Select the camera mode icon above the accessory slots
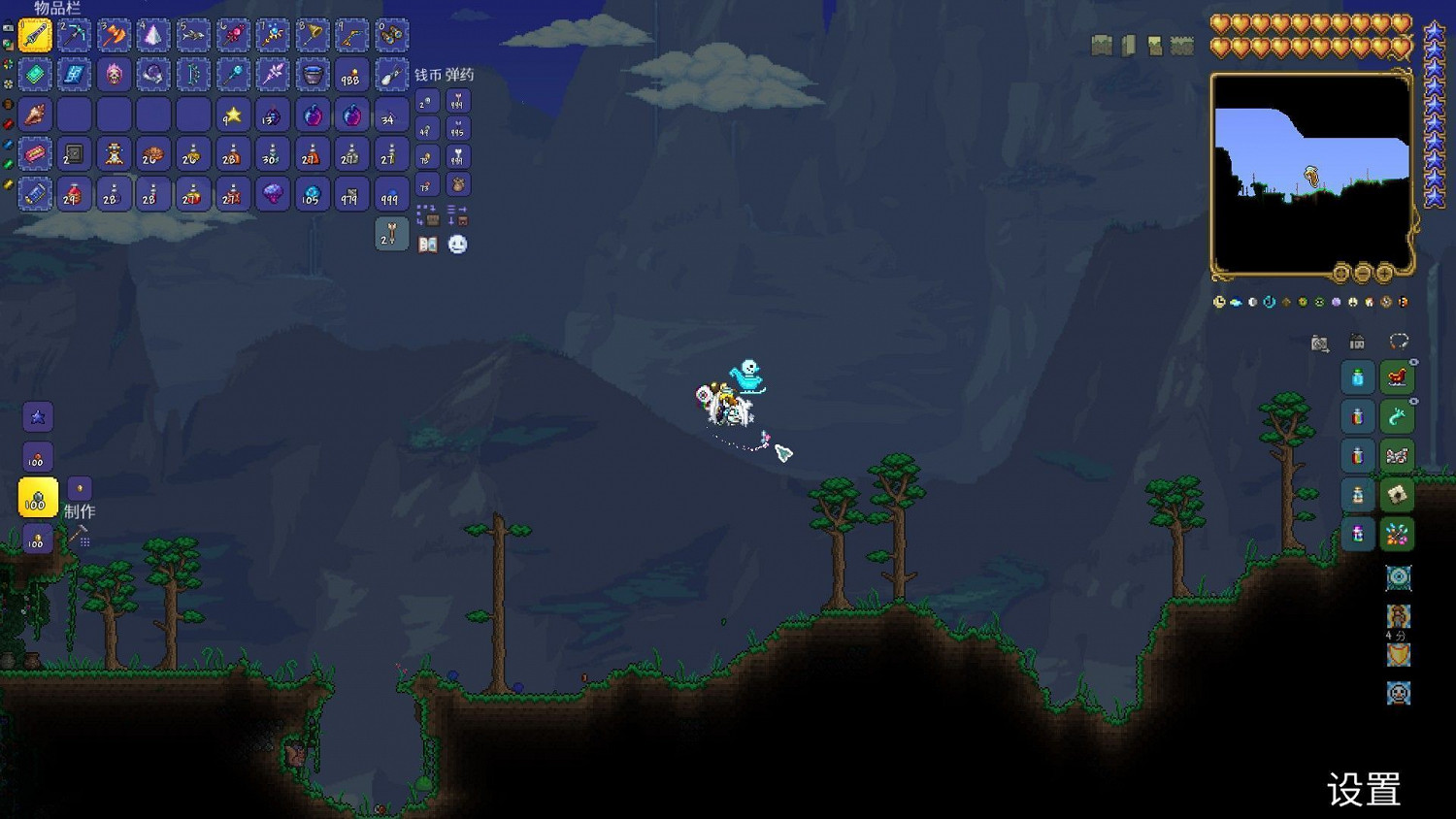The width and height of the screenshot is (1456, 819). [1319, 343]
